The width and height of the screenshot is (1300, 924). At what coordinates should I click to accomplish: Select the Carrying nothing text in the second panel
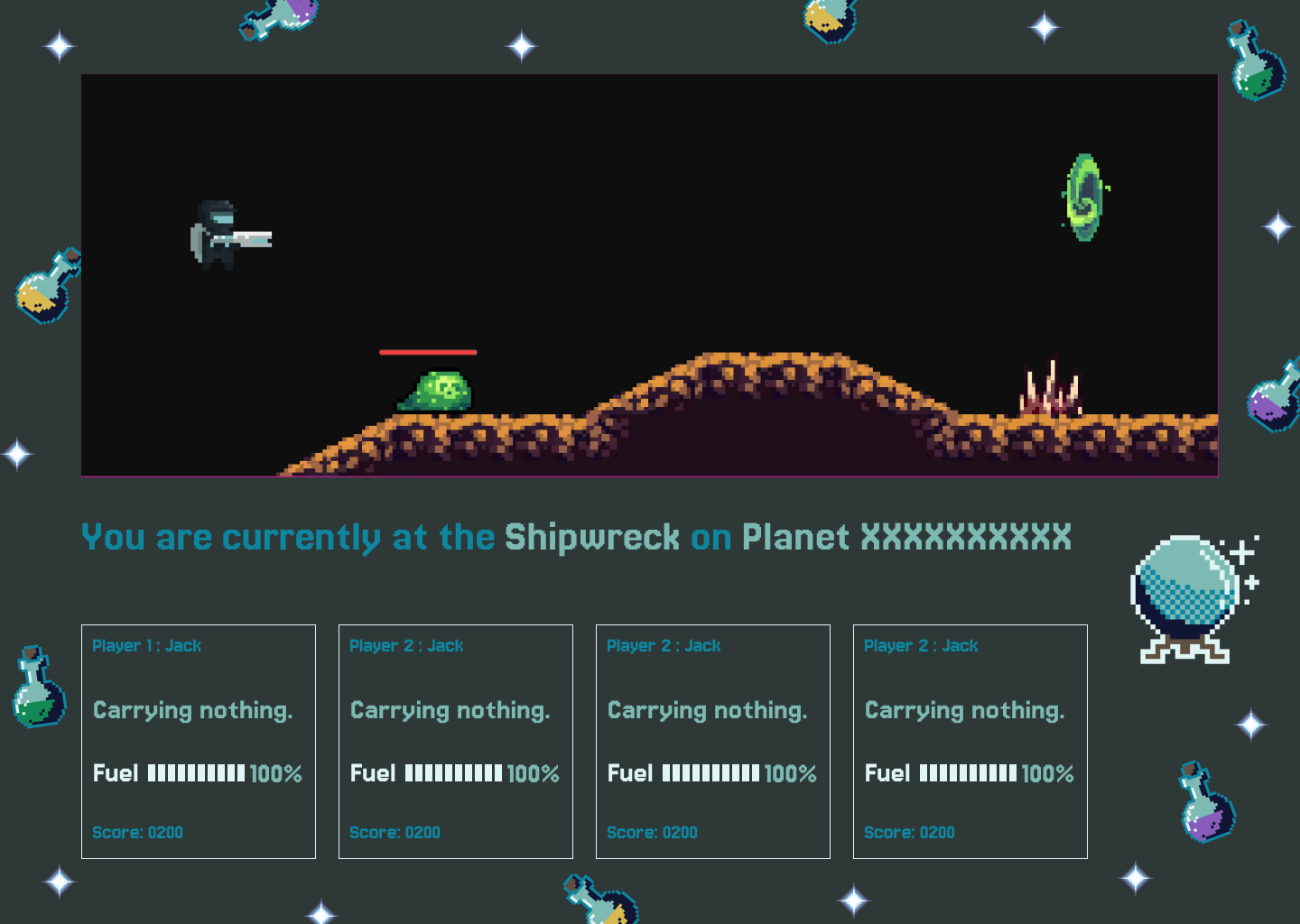coord(450,710)
